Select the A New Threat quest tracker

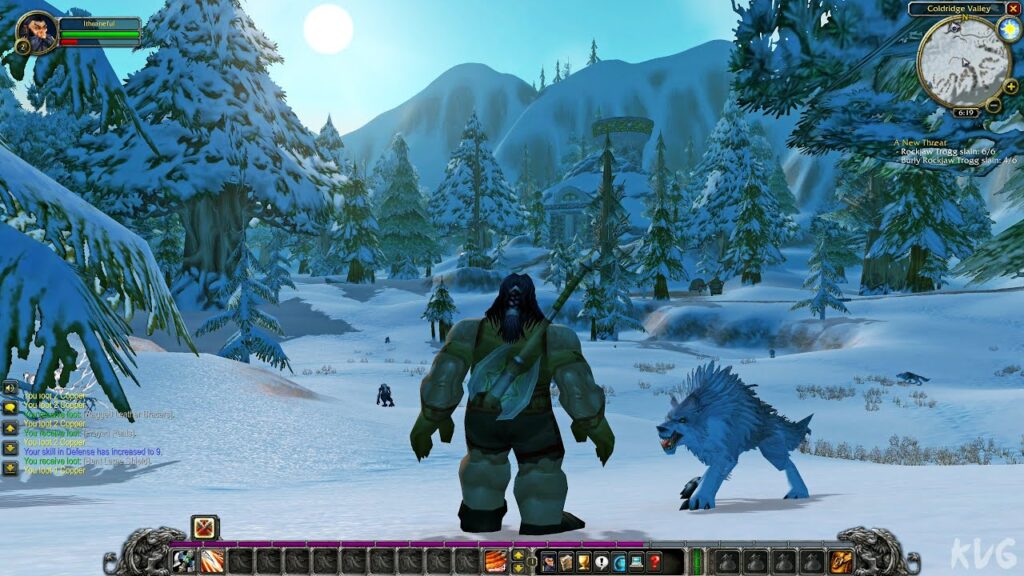click(x=924, y=143)
